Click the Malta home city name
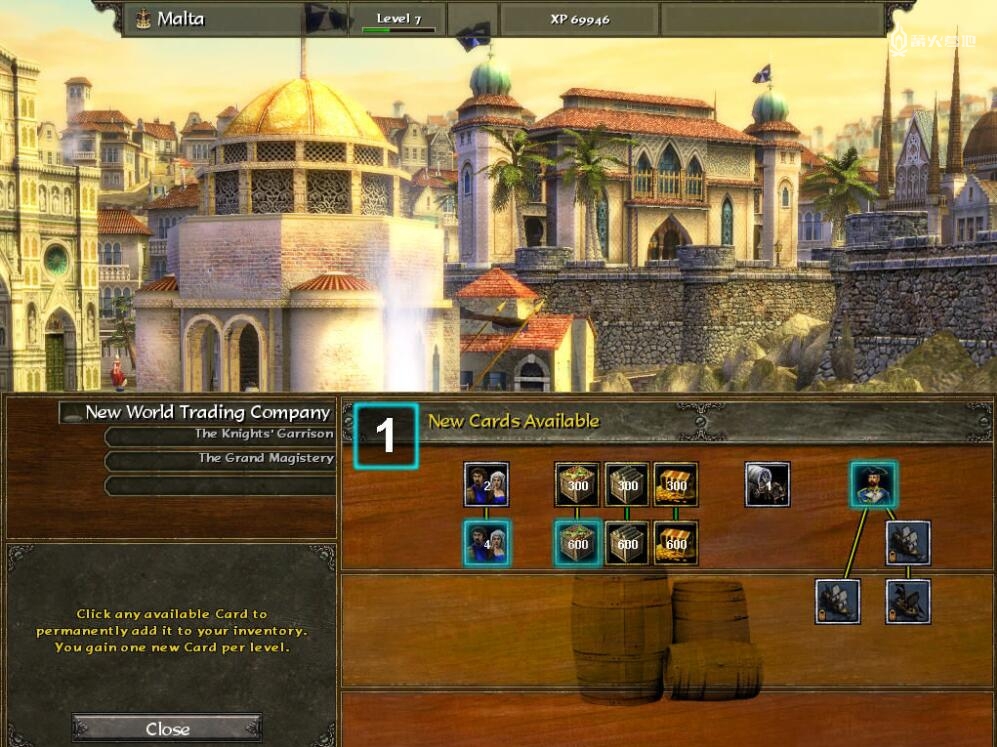The height and width of the screenshot is (747, 997). (182, 19)
